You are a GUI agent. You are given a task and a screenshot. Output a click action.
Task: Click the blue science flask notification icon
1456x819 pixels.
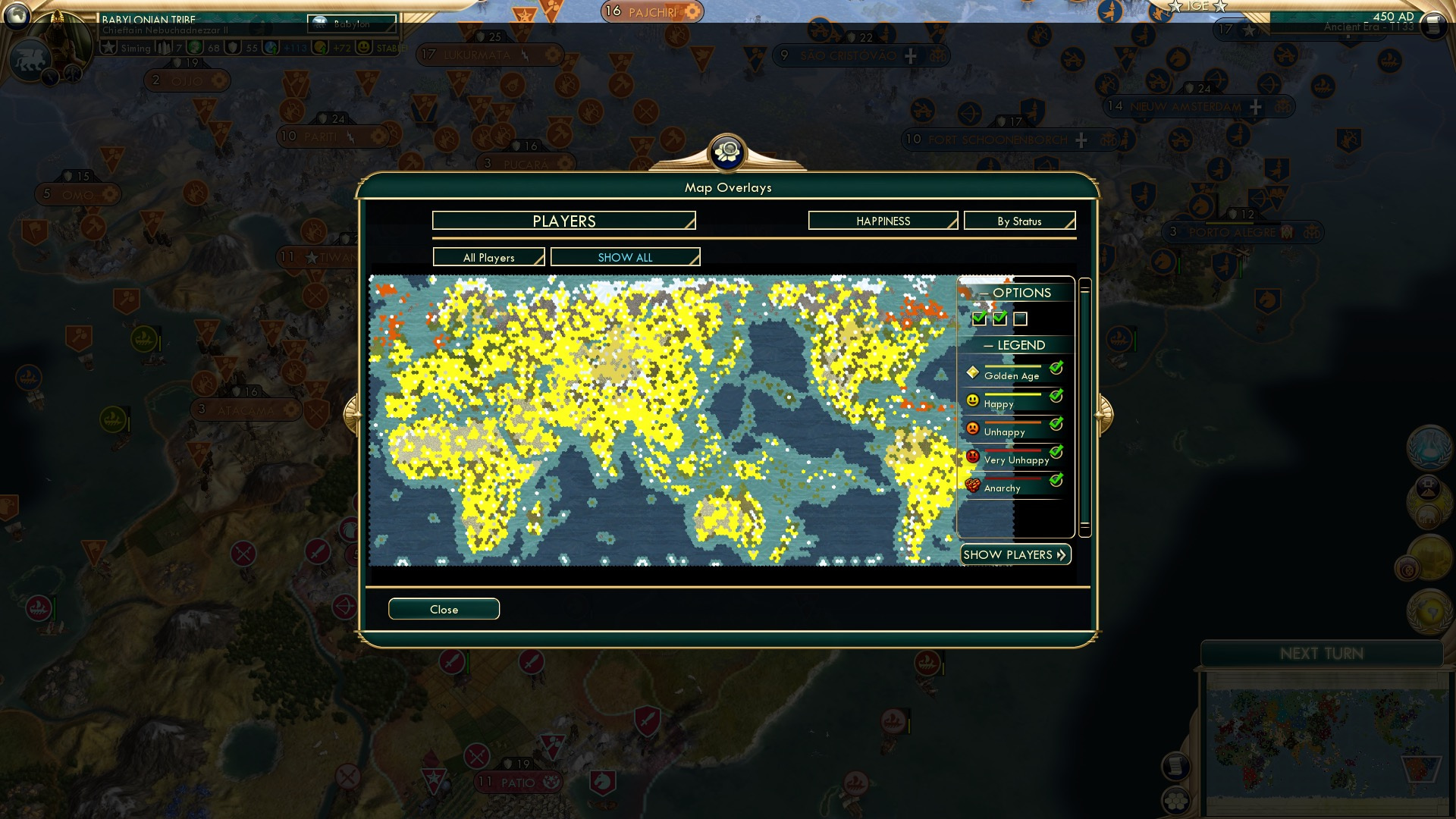tap(1429, 447)
